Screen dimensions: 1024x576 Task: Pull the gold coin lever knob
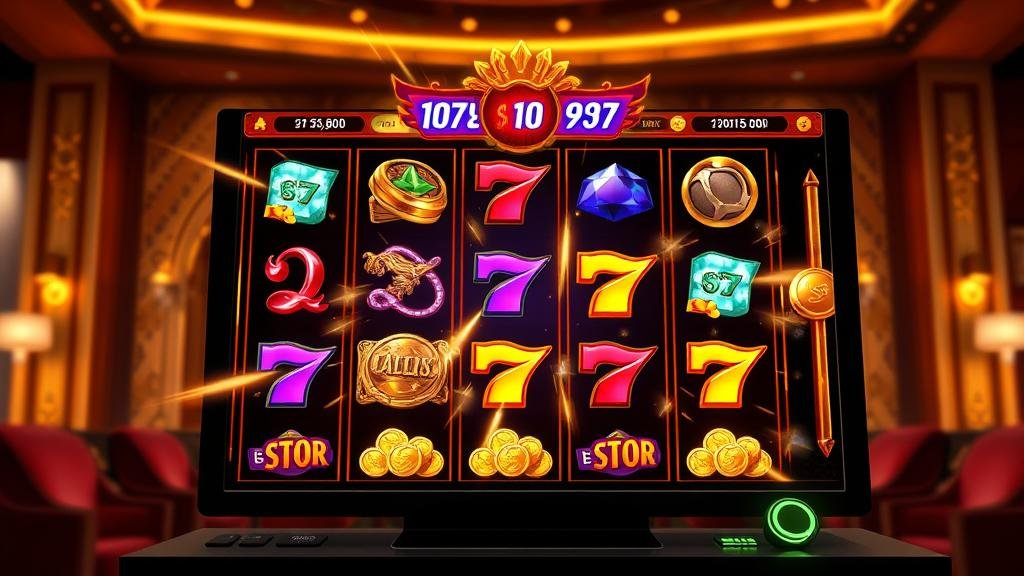(x=811, y=291)
